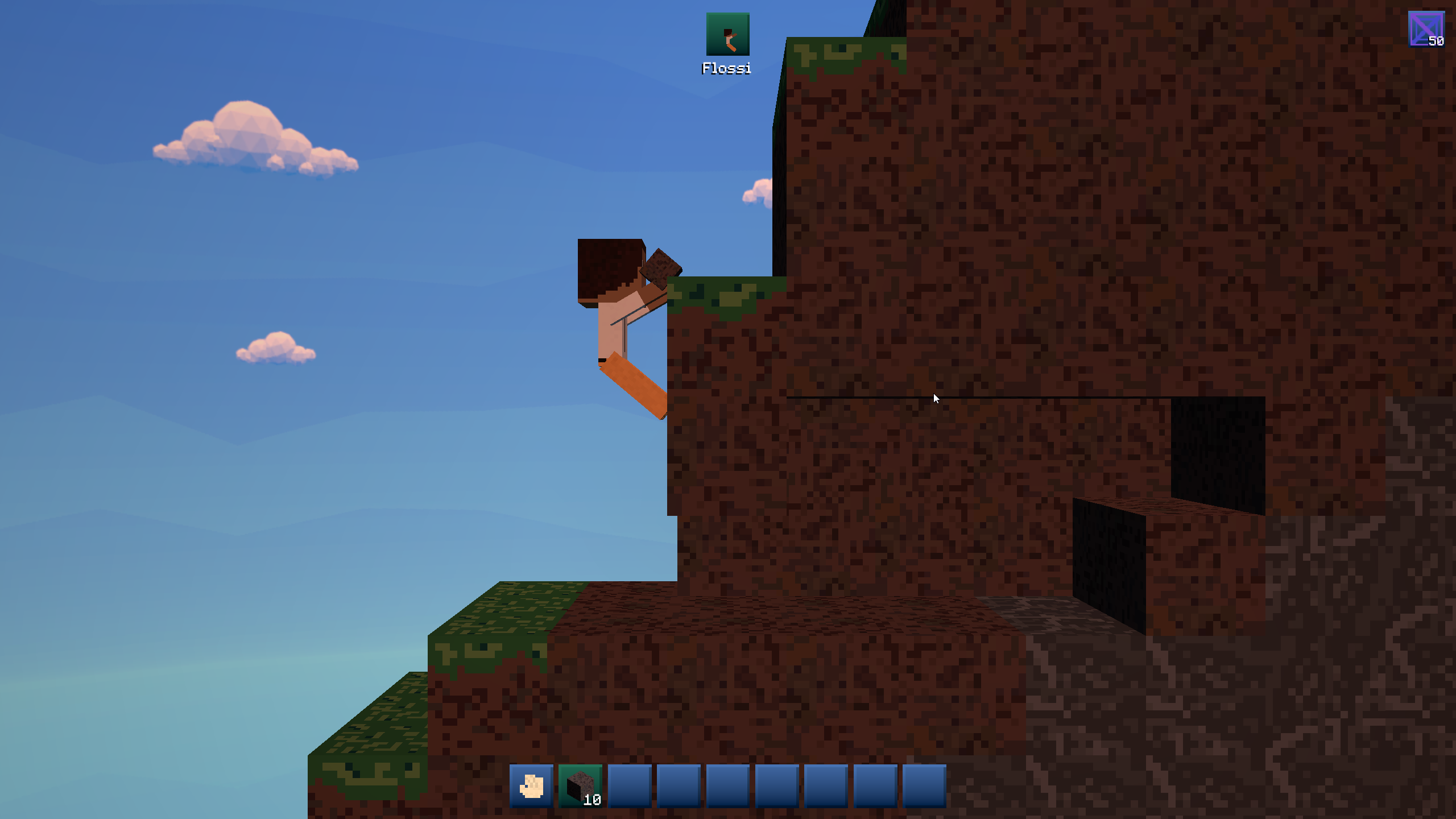
Task: Click the fifth hotbar slot
Action: tap(727, 787)
